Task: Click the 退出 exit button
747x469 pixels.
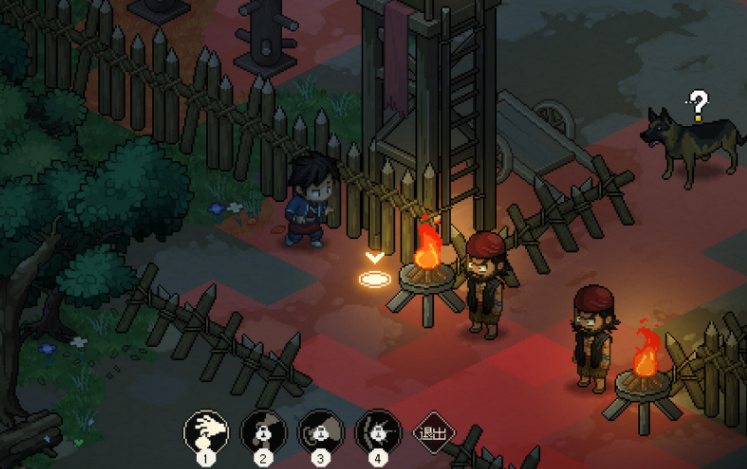Action: point(433,434)
